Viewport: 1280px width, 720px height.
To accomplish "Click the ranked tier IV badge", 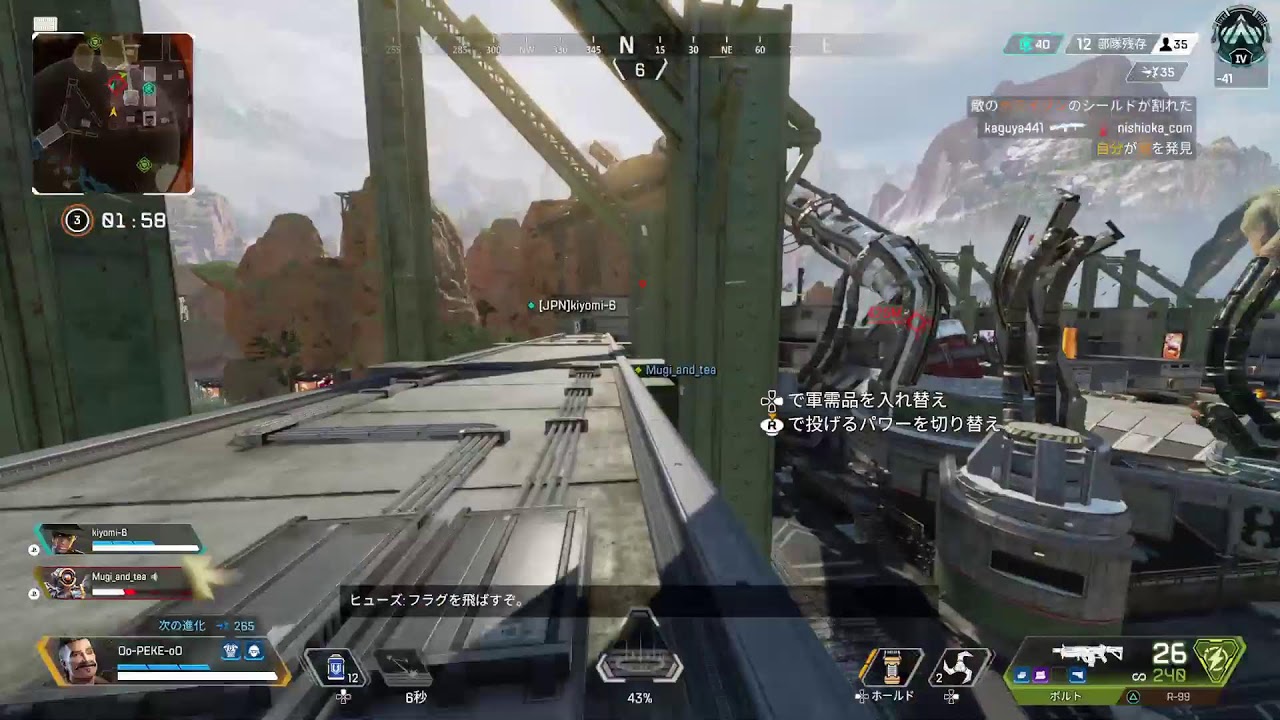I will (1239, 42).
